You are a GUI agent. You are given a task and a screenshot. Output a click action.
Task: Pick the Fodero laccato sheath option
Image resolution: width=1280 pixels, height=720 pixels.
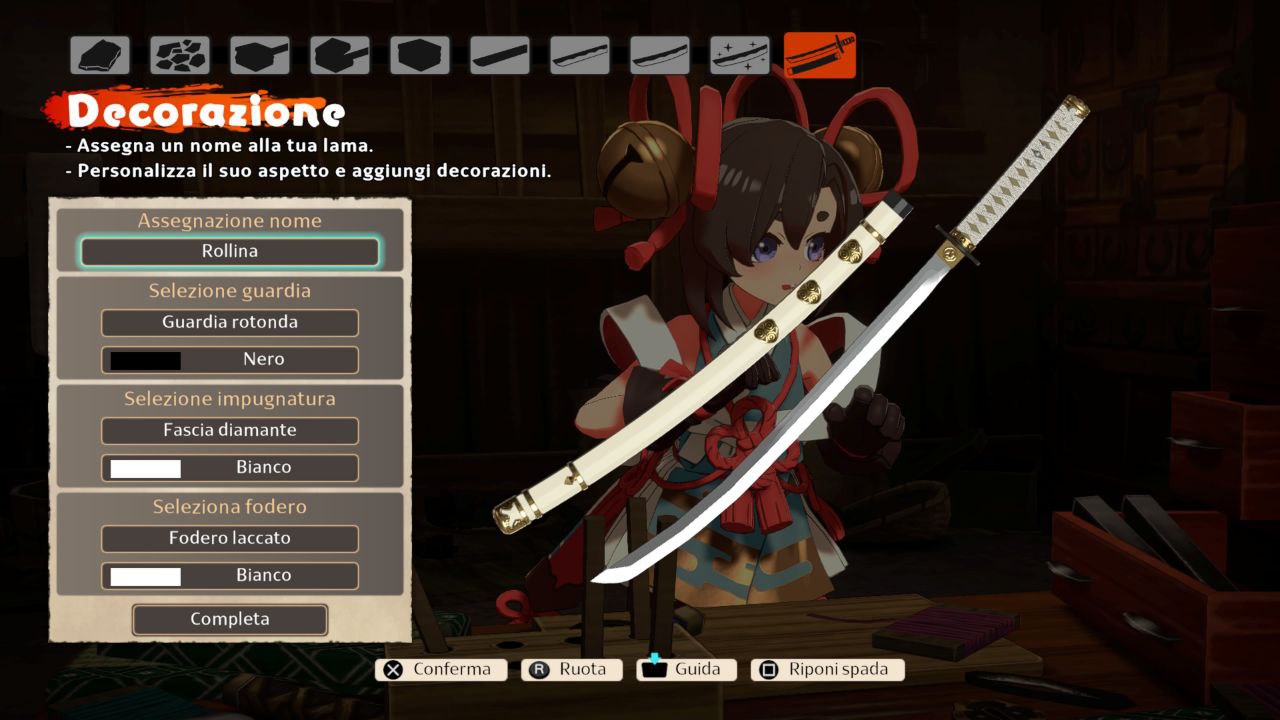[230, 539]
